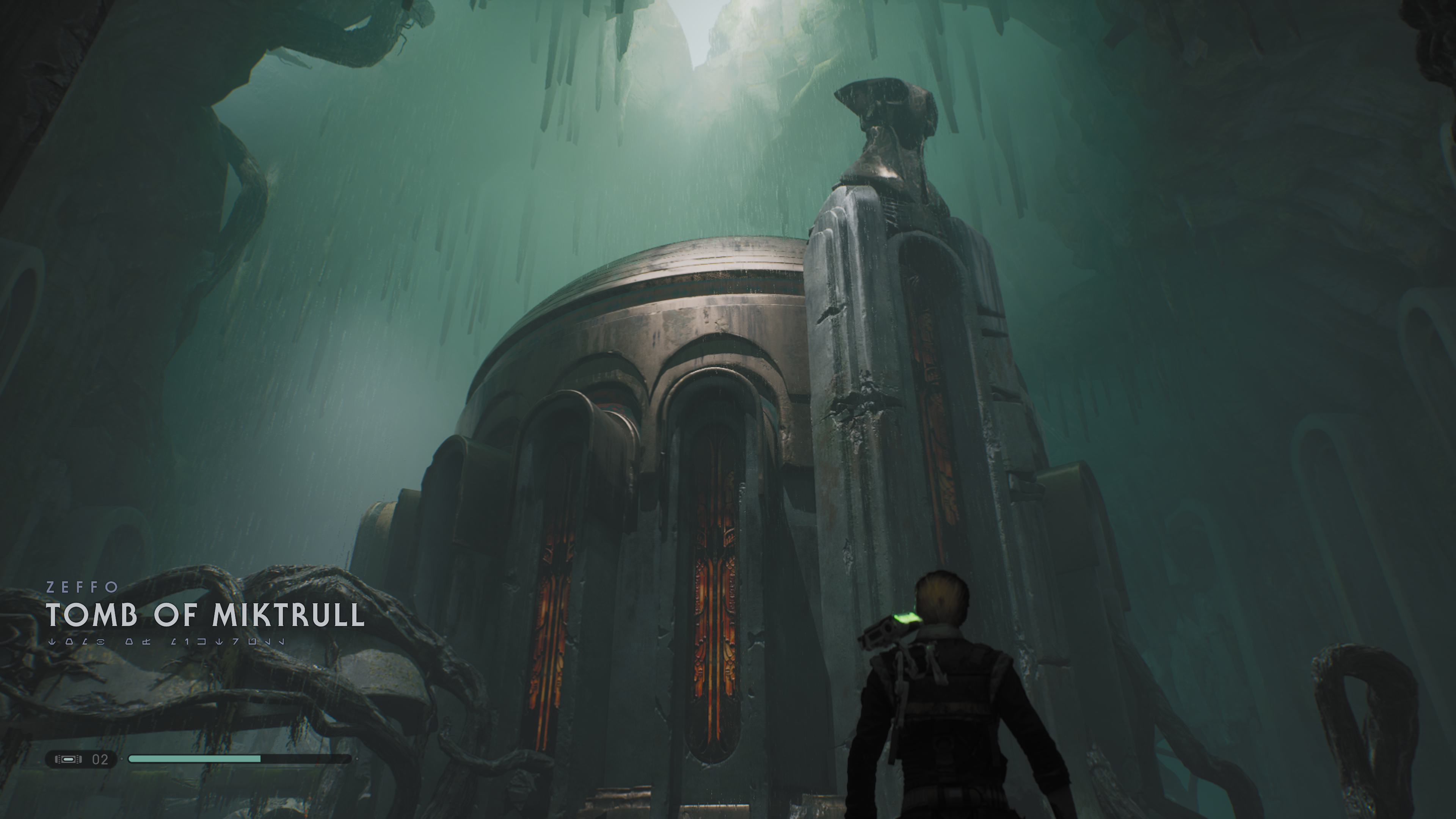
Task: Select the stim canister icon
Action: (68, 759)
